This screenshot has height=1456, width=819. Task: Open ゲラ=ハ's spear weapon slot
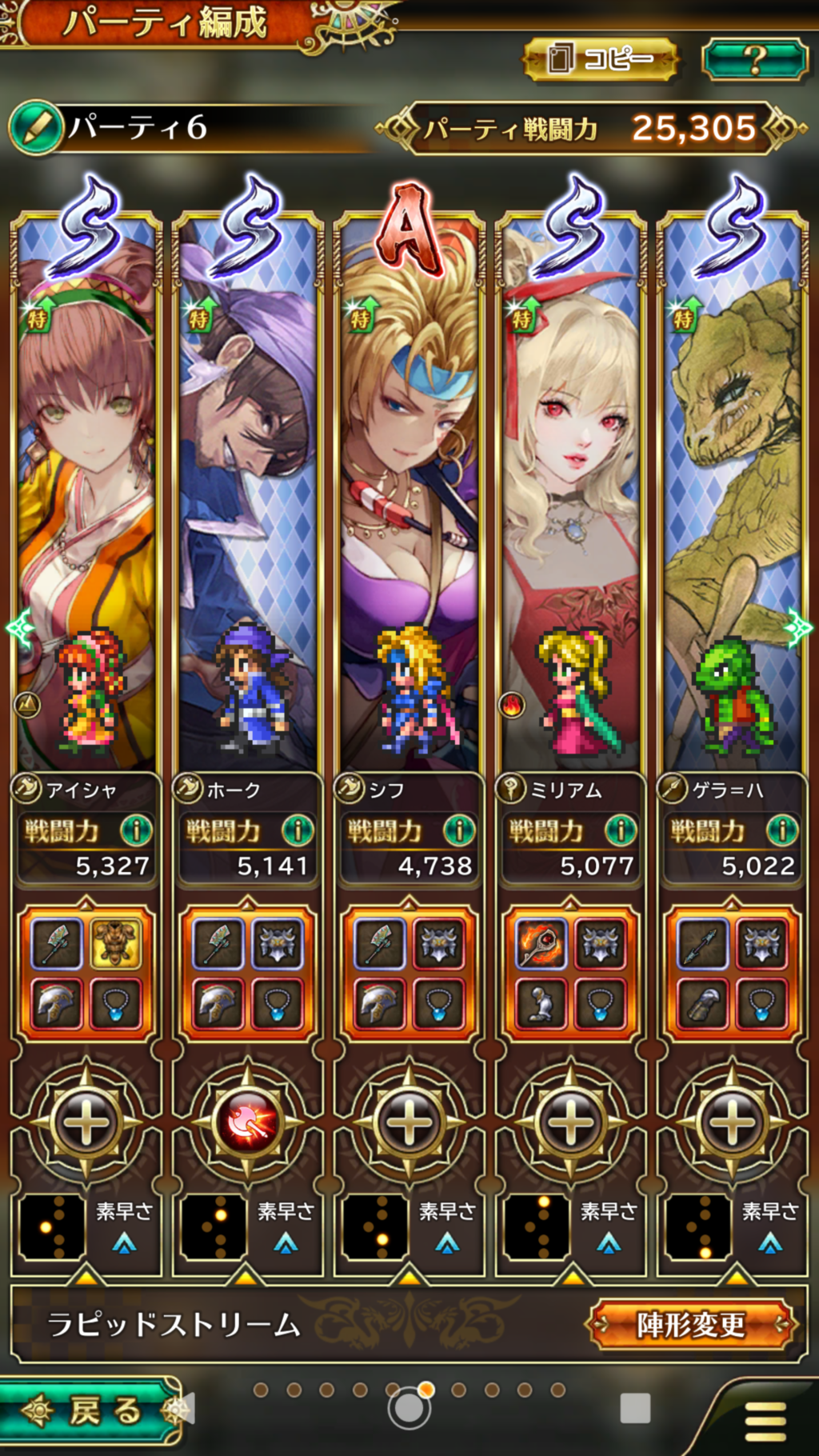coord(702,944)
